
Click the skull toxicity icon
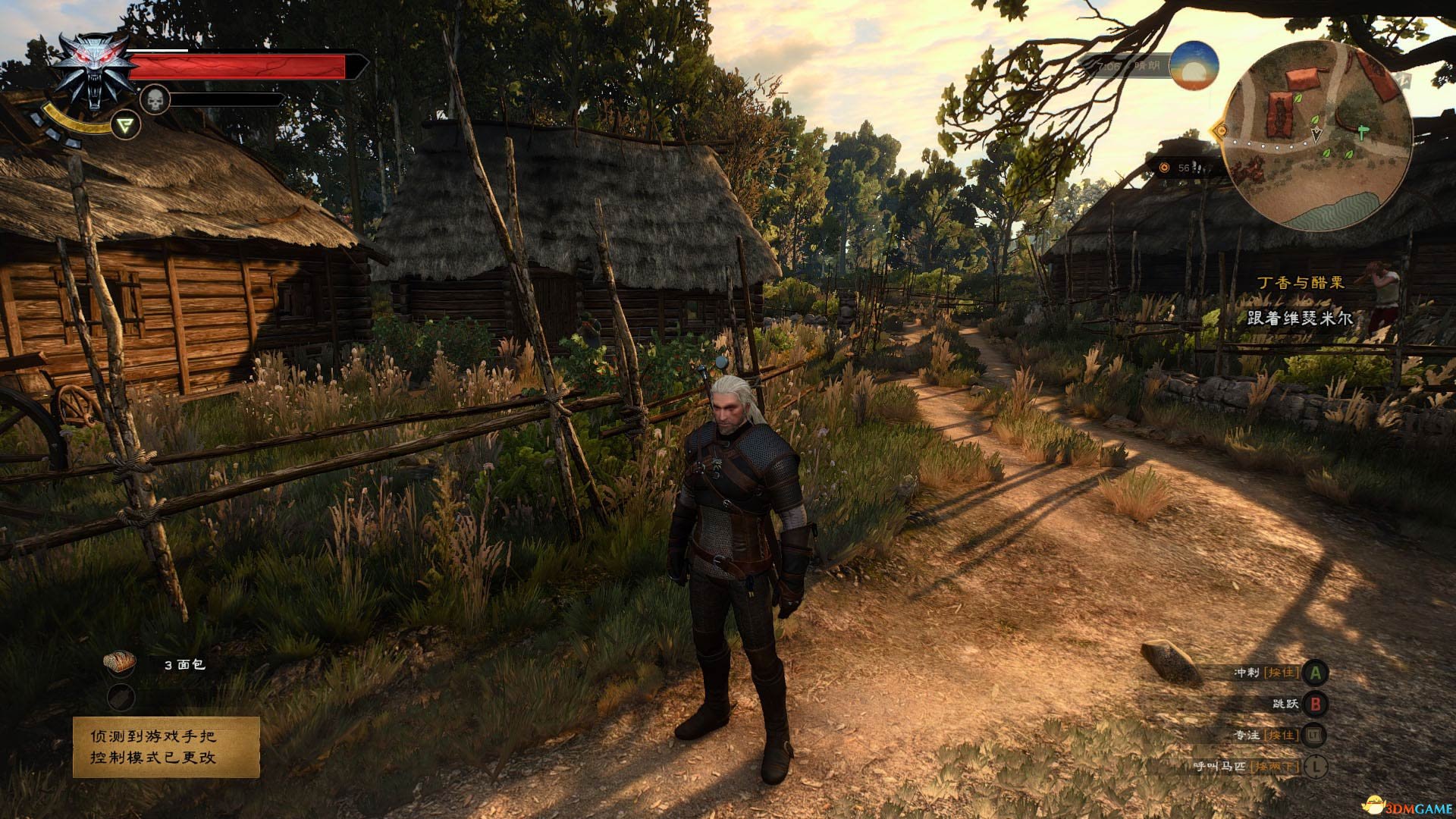[155, 99]
